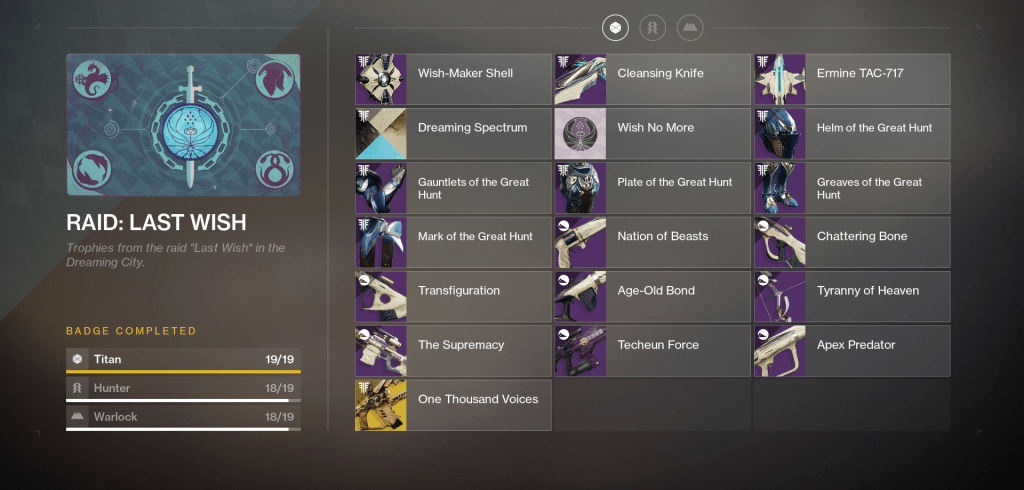1024x490 pixels.
Task: Inspect One Thousand Voices exotic
Action: tap(453, 405)
